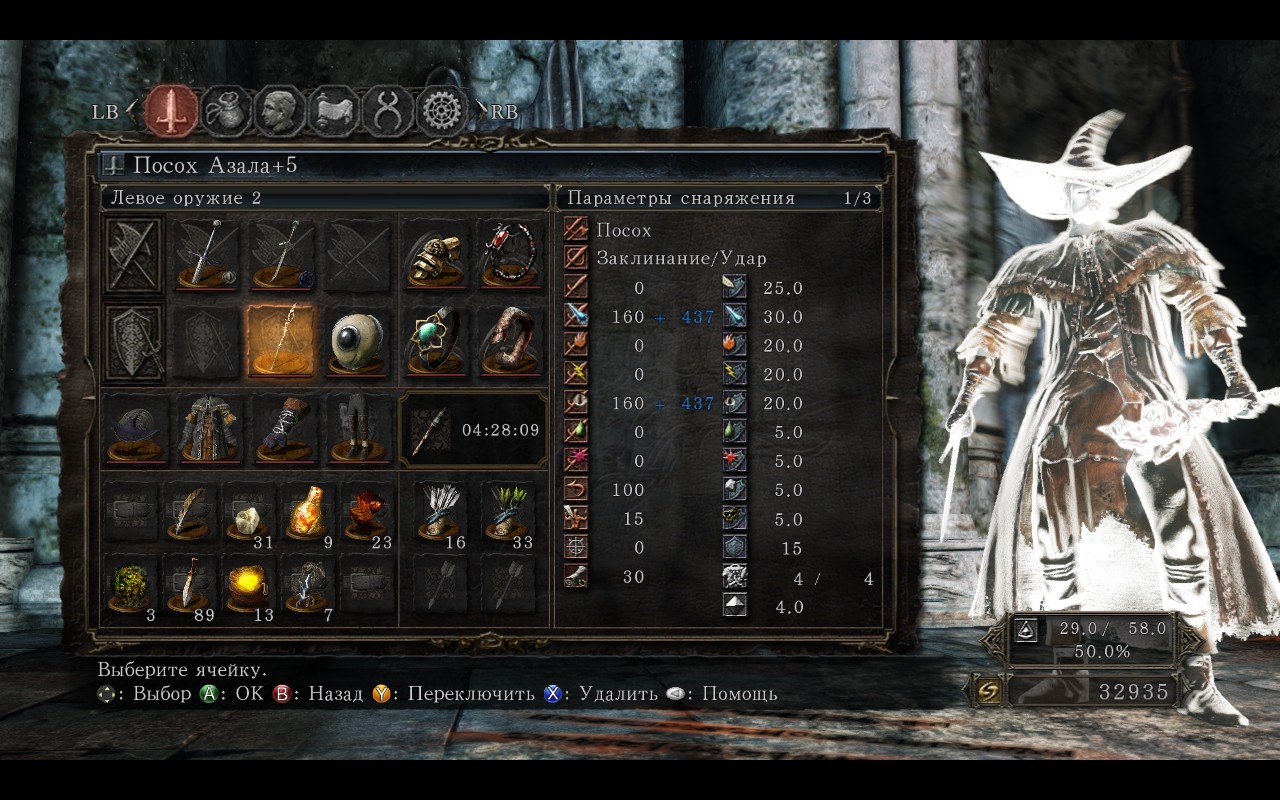The width and height of the screenshot is (1280, 800).
Task: Open the equipment tab with sword icon
Action: [171, 111]
